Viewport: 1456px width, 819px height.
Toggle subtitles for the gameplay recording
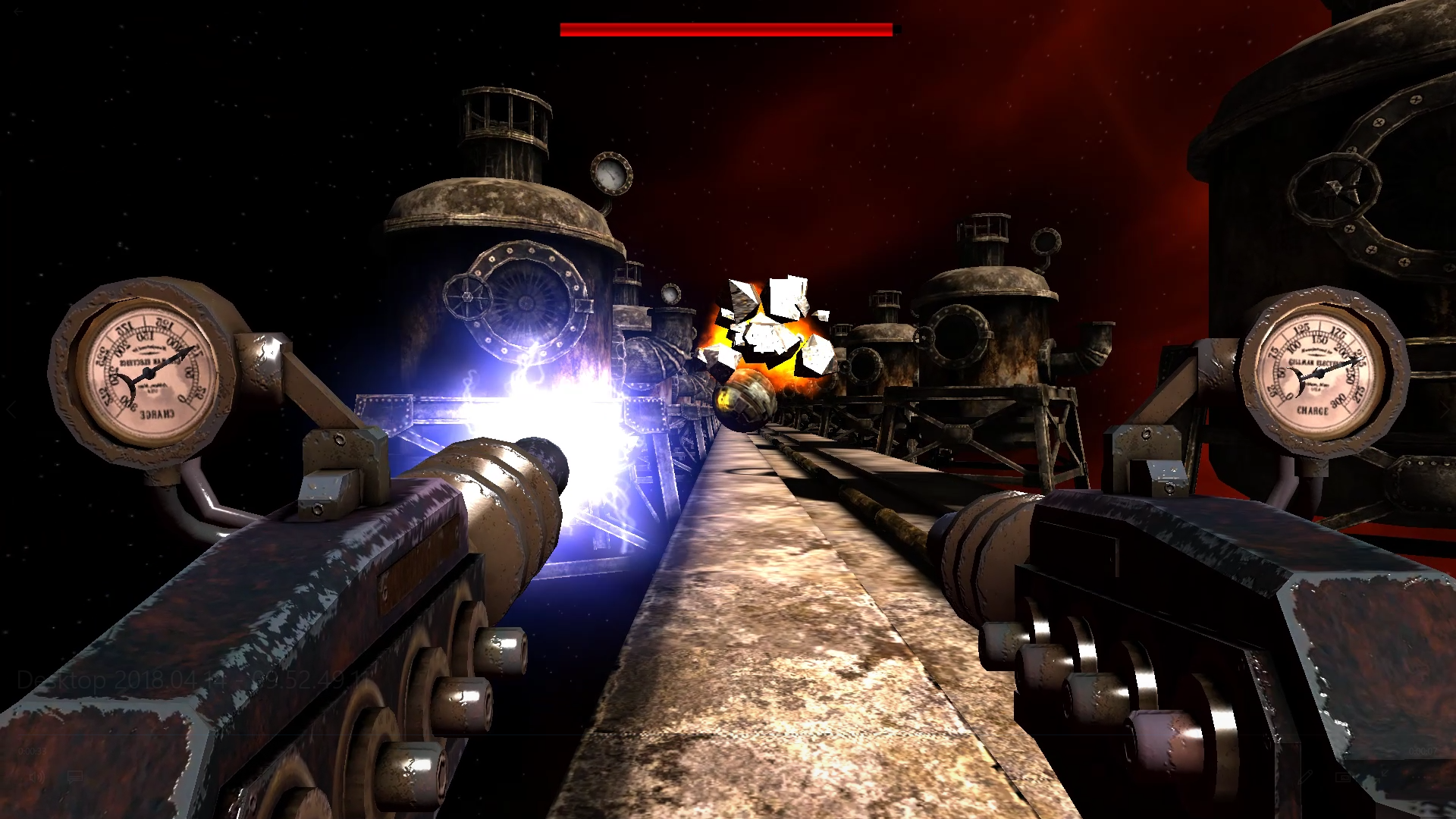(x=75, y=777)
